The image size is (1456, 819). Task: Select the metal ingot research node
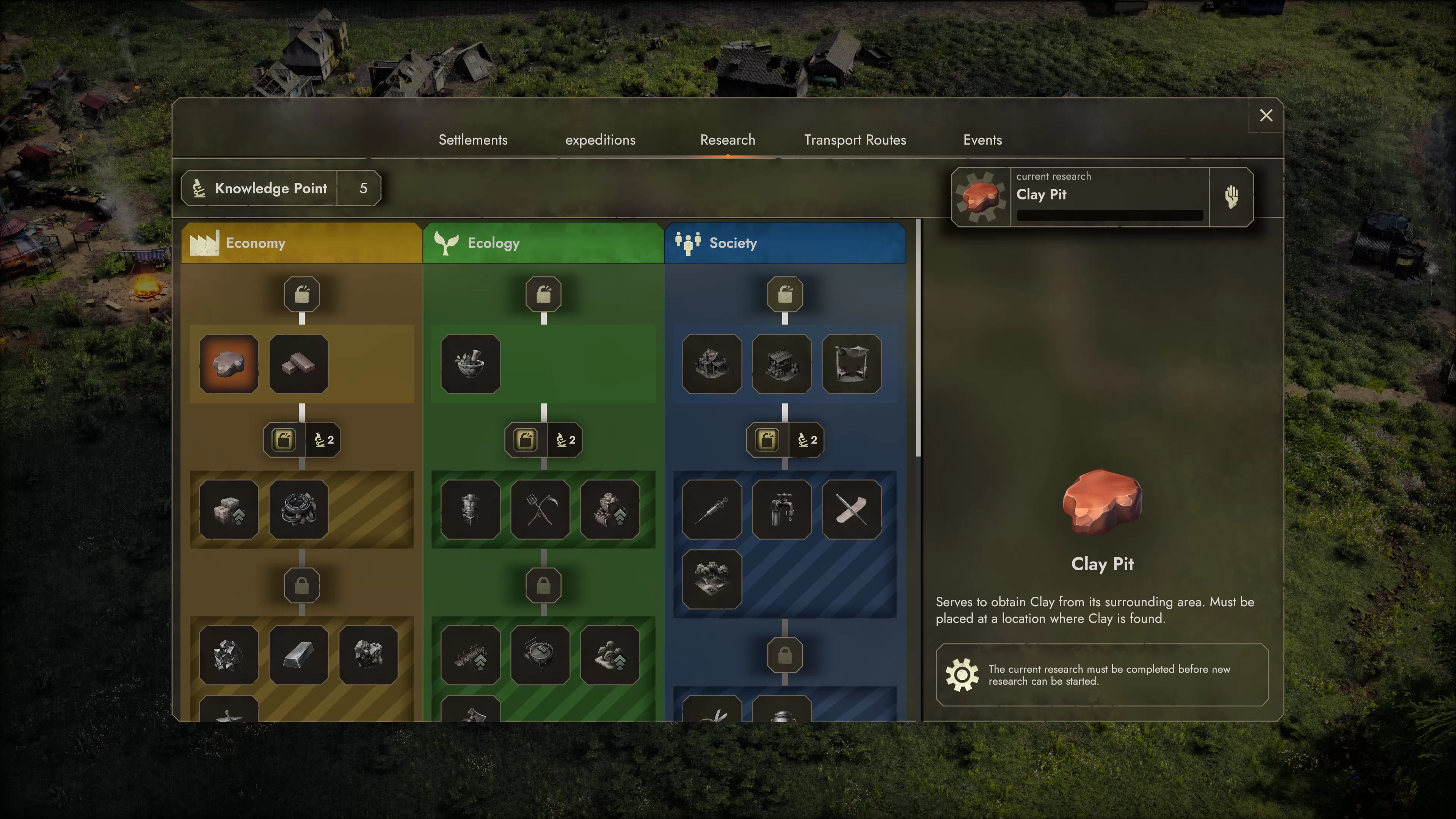pos(298,656)
